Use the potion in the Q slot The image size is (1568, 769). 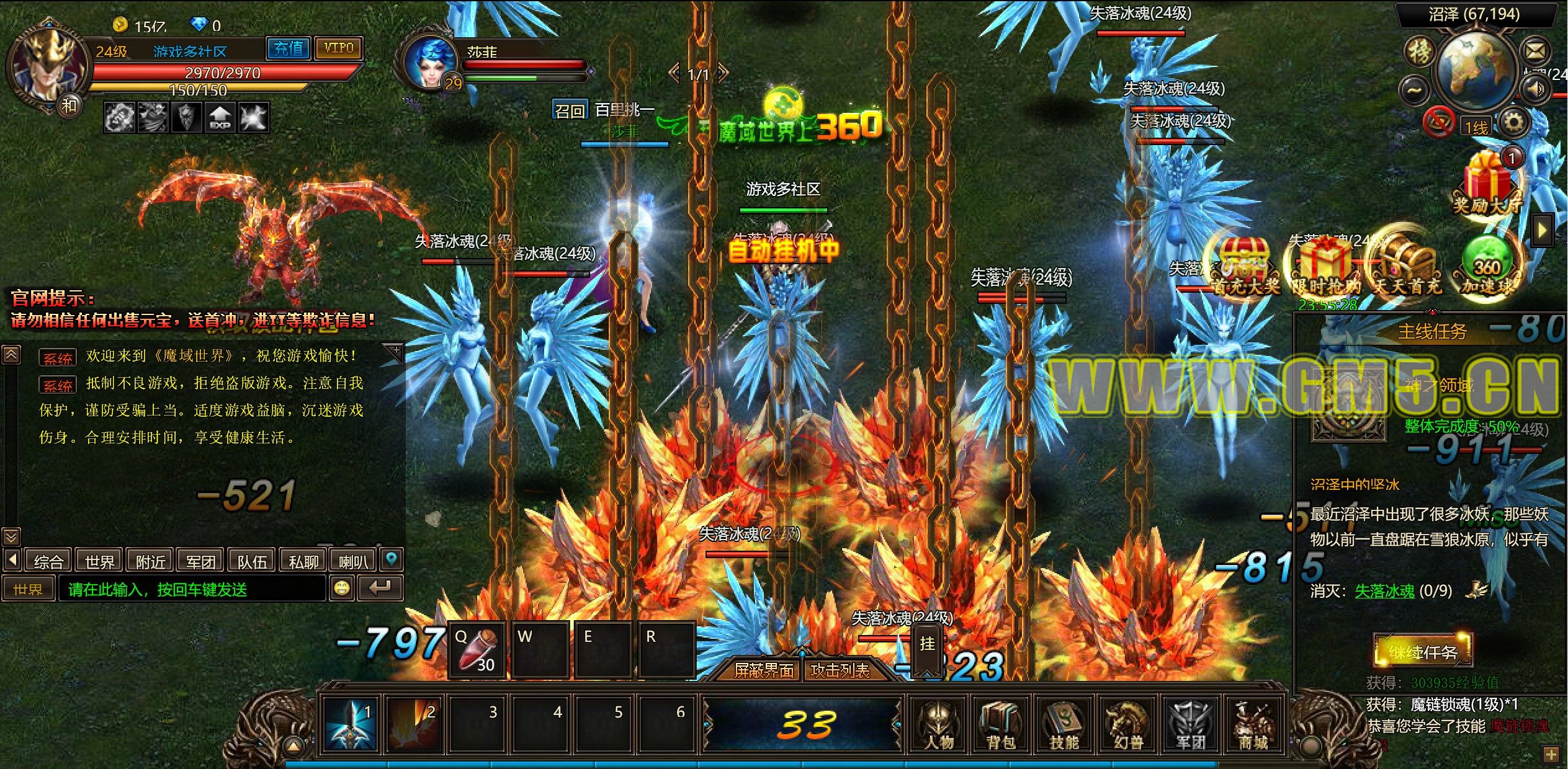click(x=477, y=649)
